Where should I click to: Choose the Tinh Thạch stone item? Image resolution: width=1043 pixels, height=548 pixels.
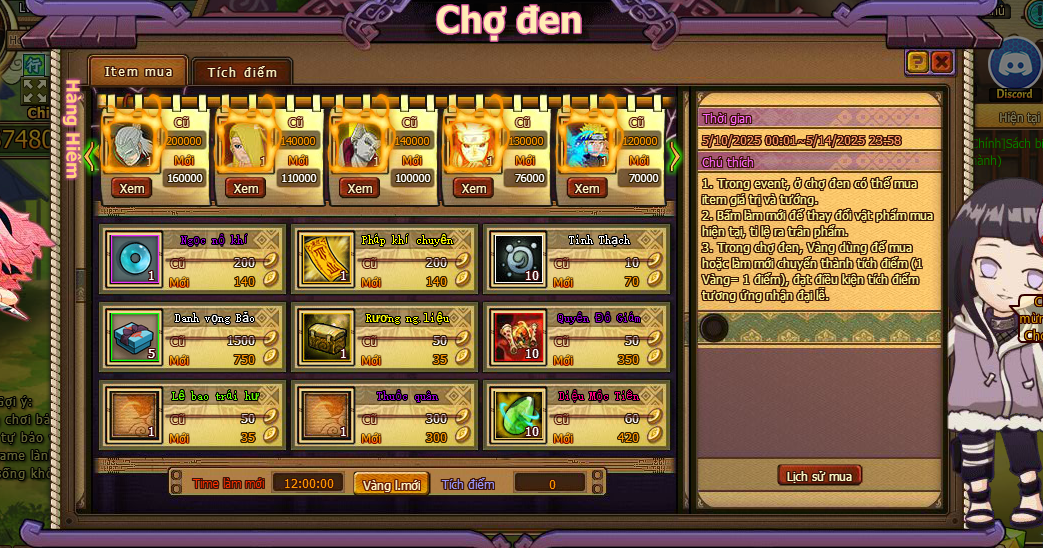pyautogui.click(x=518, y=260)
